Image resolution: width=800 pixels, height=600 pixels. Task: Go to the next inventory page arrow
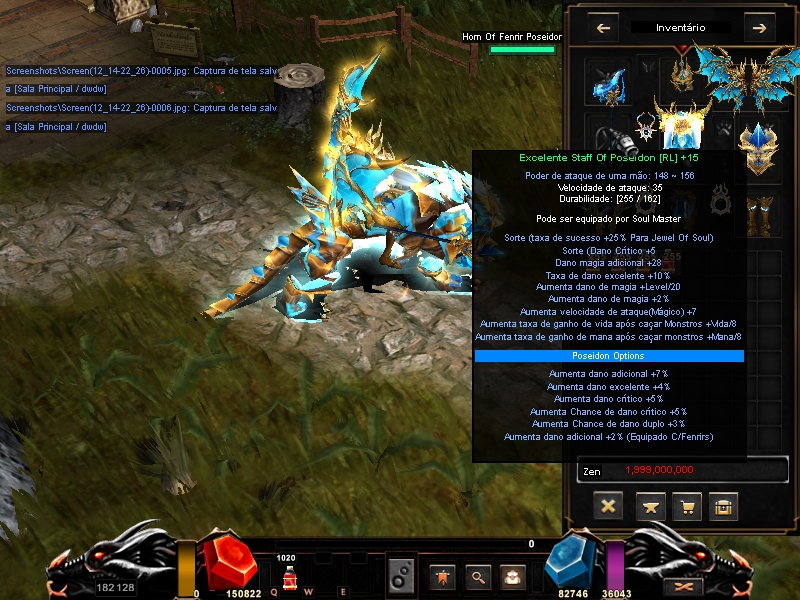759,28
